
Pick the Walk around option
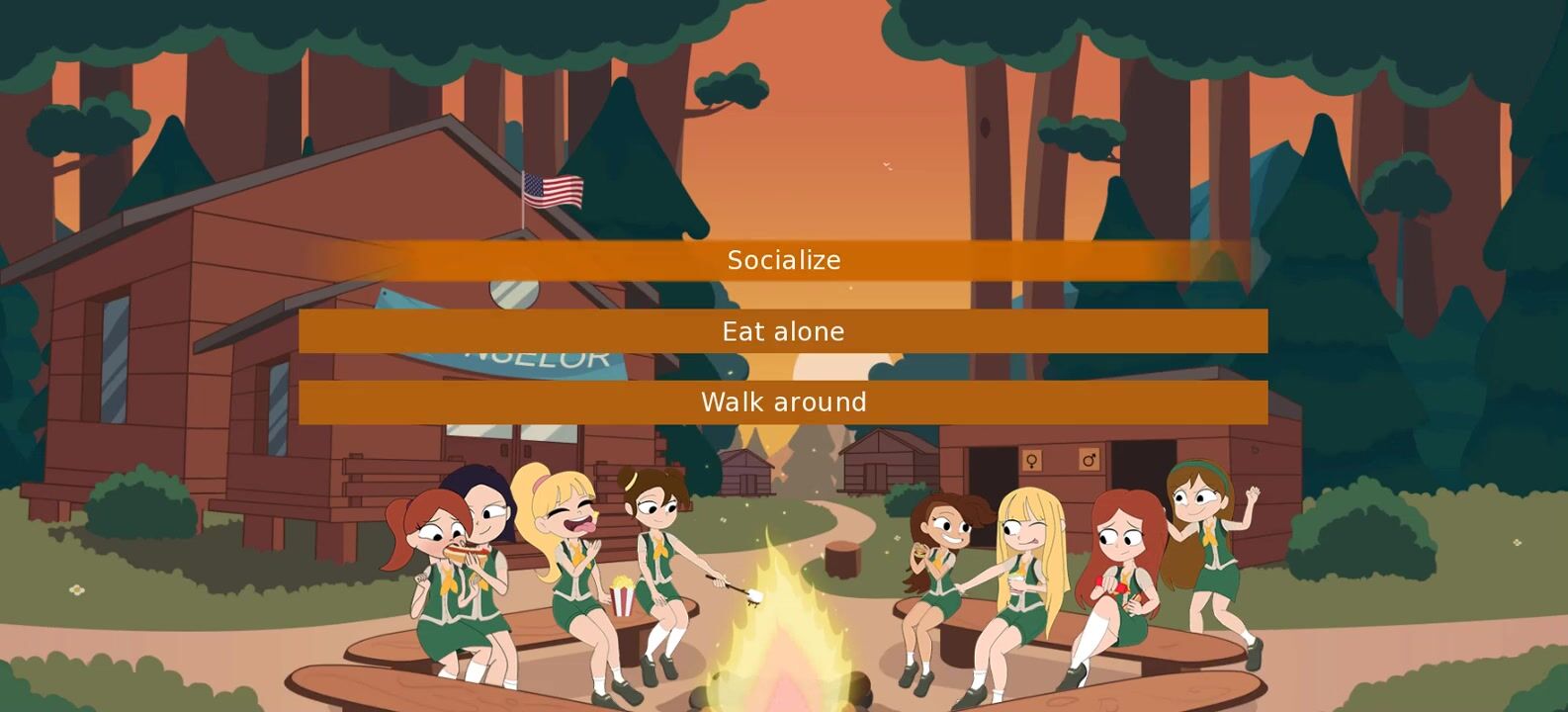point(783,402)
